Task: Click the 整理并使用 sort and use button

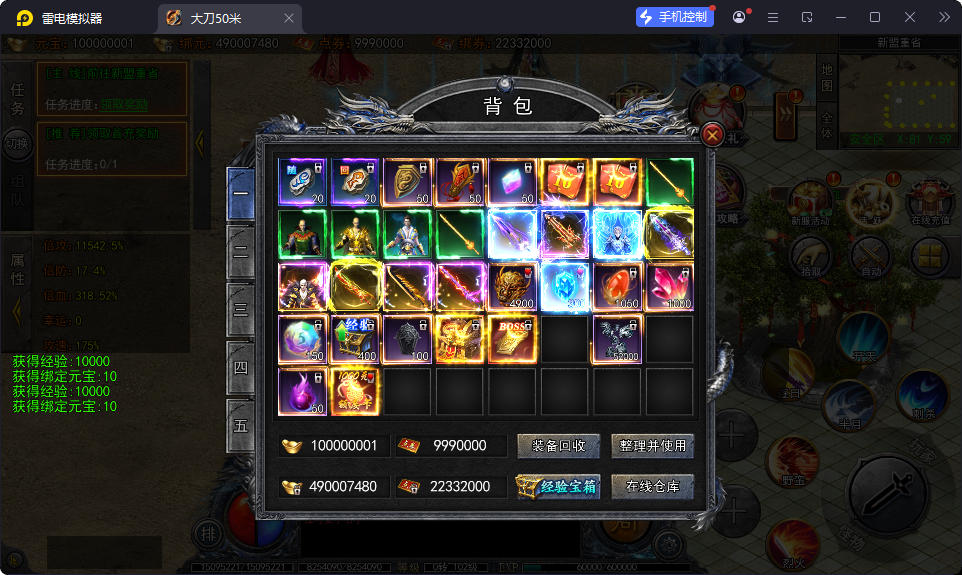Action: [652, 446]
